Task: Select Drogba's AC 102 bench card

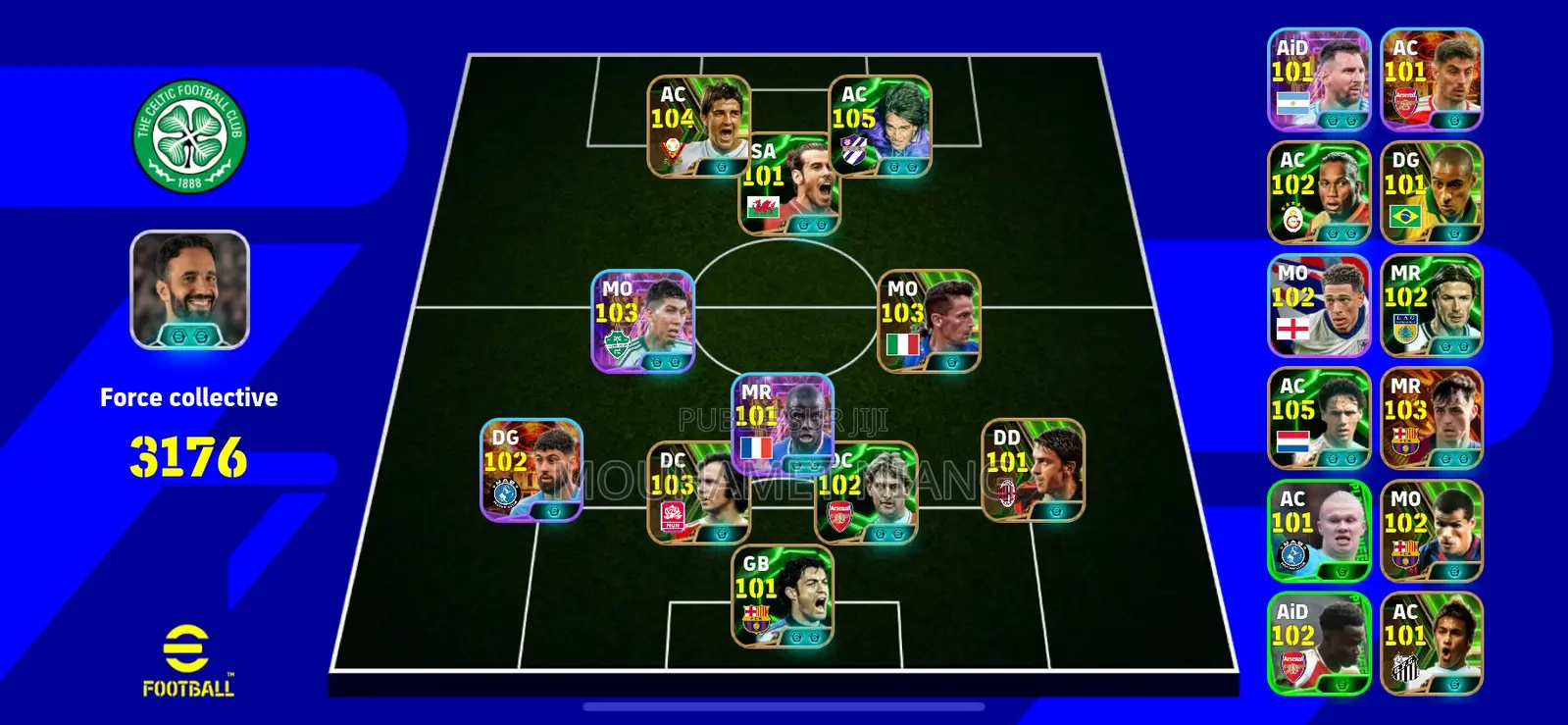Action: click(1319, 190)
